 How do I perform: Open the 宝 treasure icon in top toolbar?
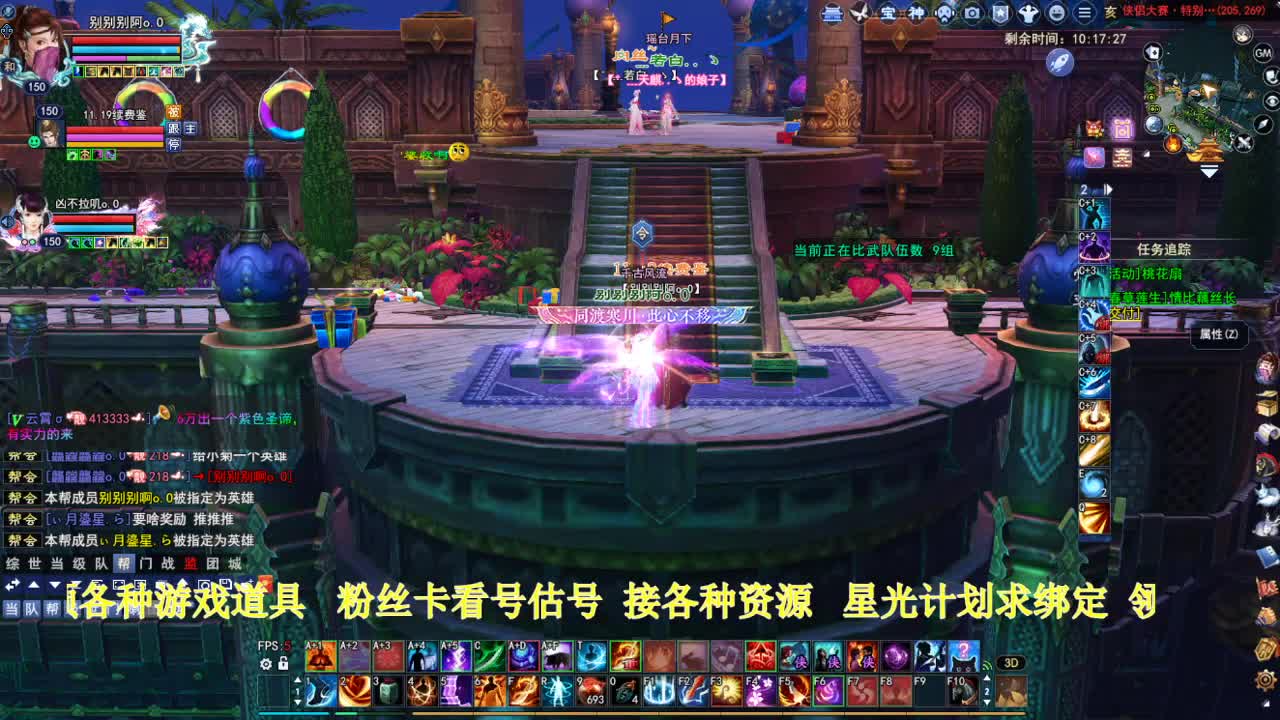tap(889, 12)
